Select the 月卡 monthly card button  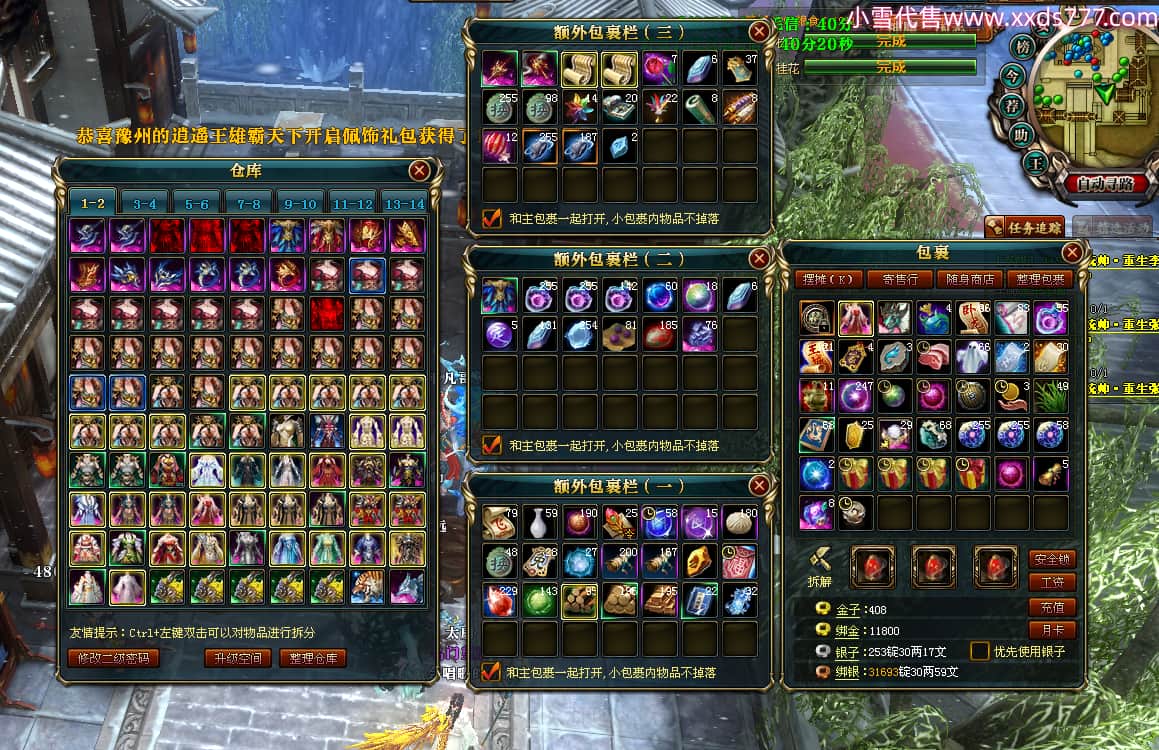point(1052,631)
